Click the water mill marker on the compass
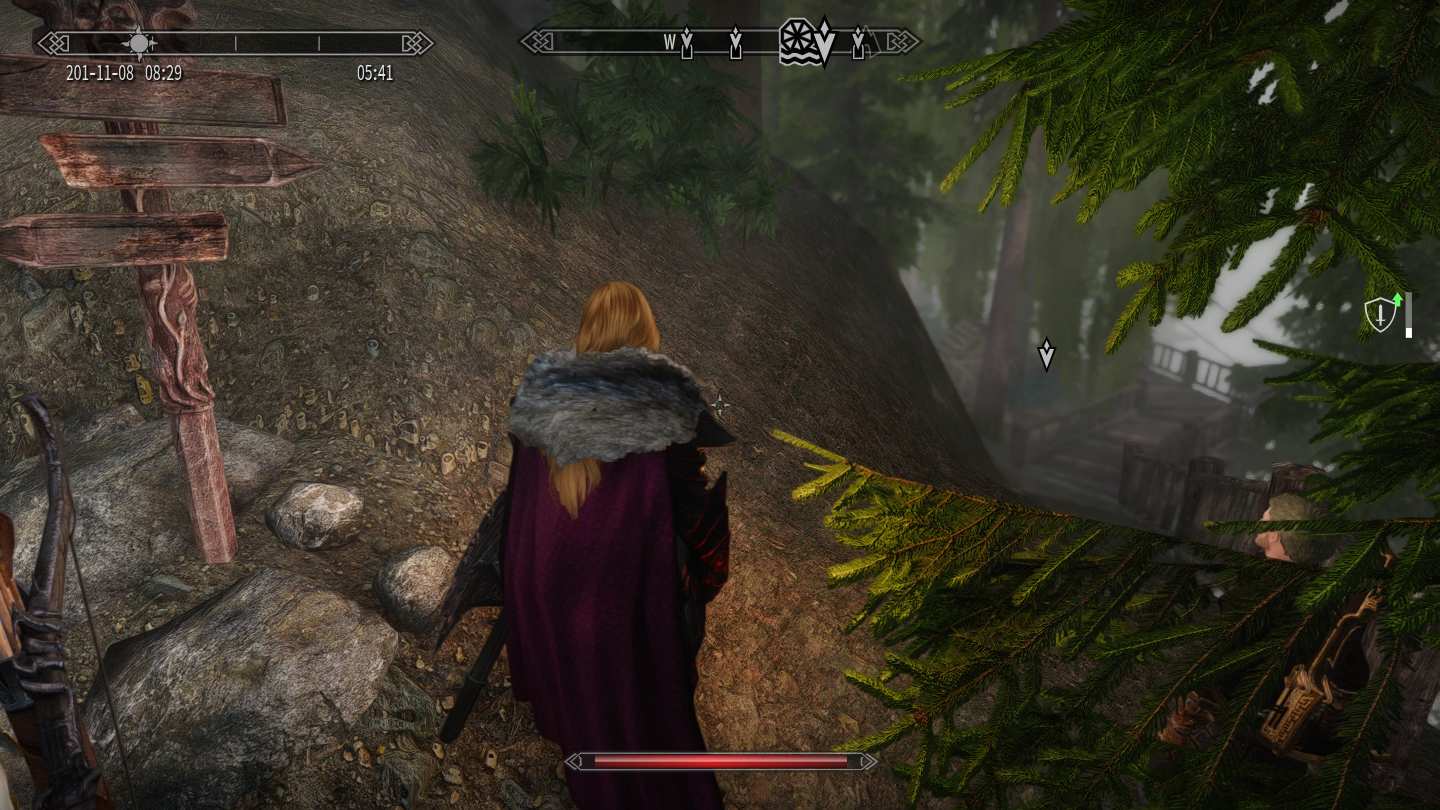This screenshot has height=810, width=1440. coord(797,40)
